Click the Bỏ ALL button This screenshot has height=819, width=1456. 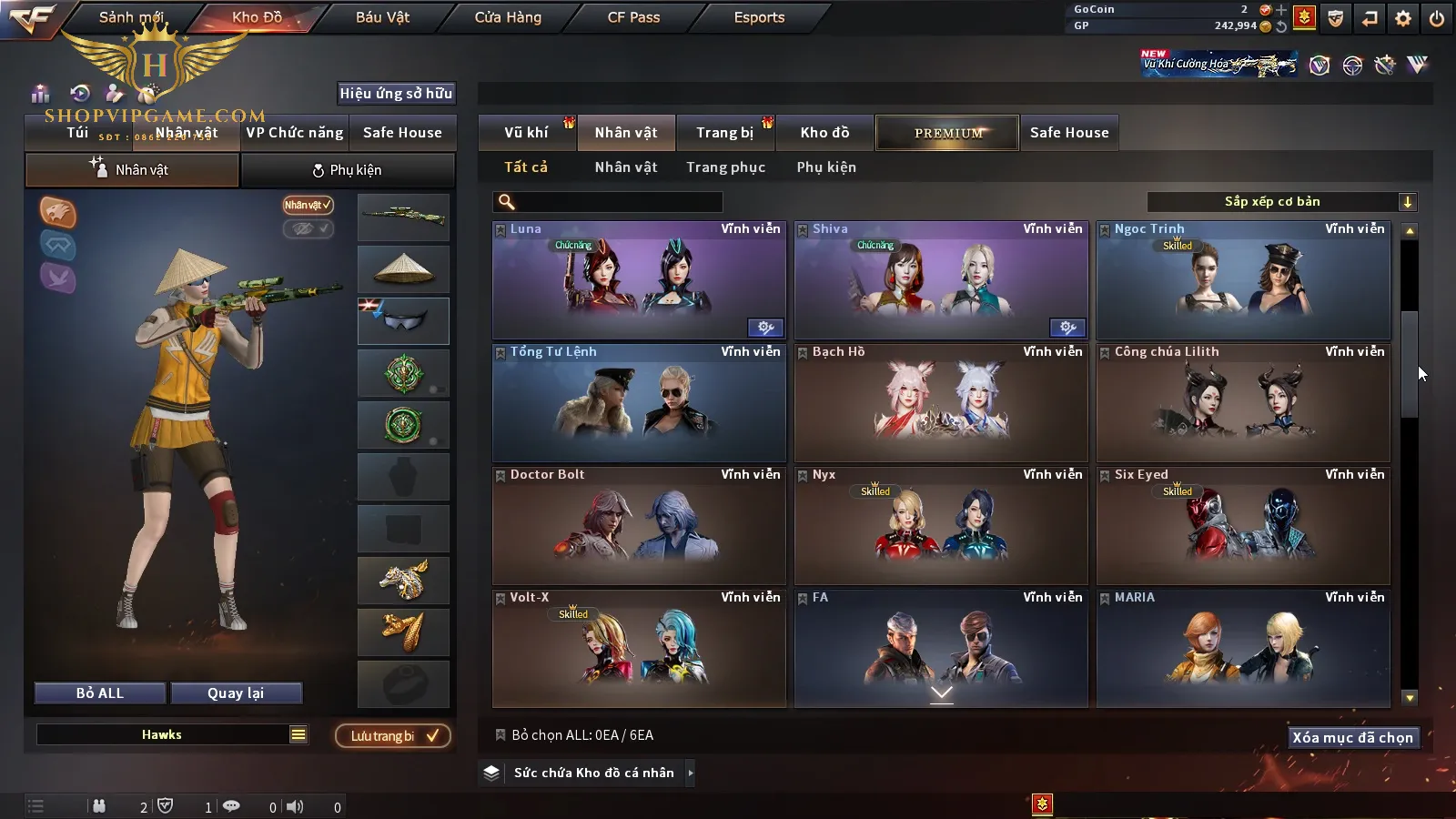click(x=100, y=693)
